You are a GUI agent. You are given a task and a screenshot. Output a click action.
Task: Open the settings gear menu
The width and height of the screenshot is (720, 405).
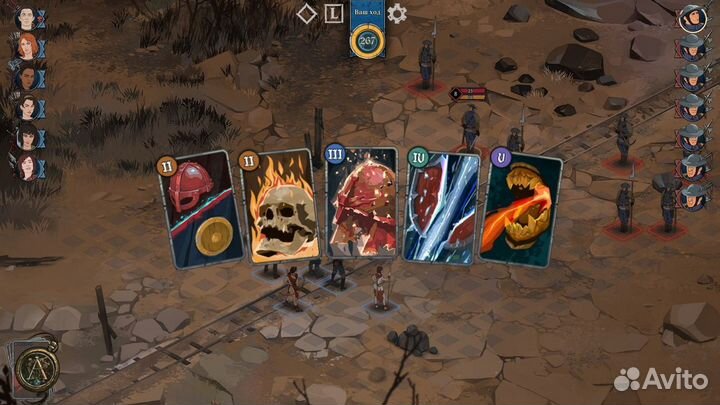point(397,13)
